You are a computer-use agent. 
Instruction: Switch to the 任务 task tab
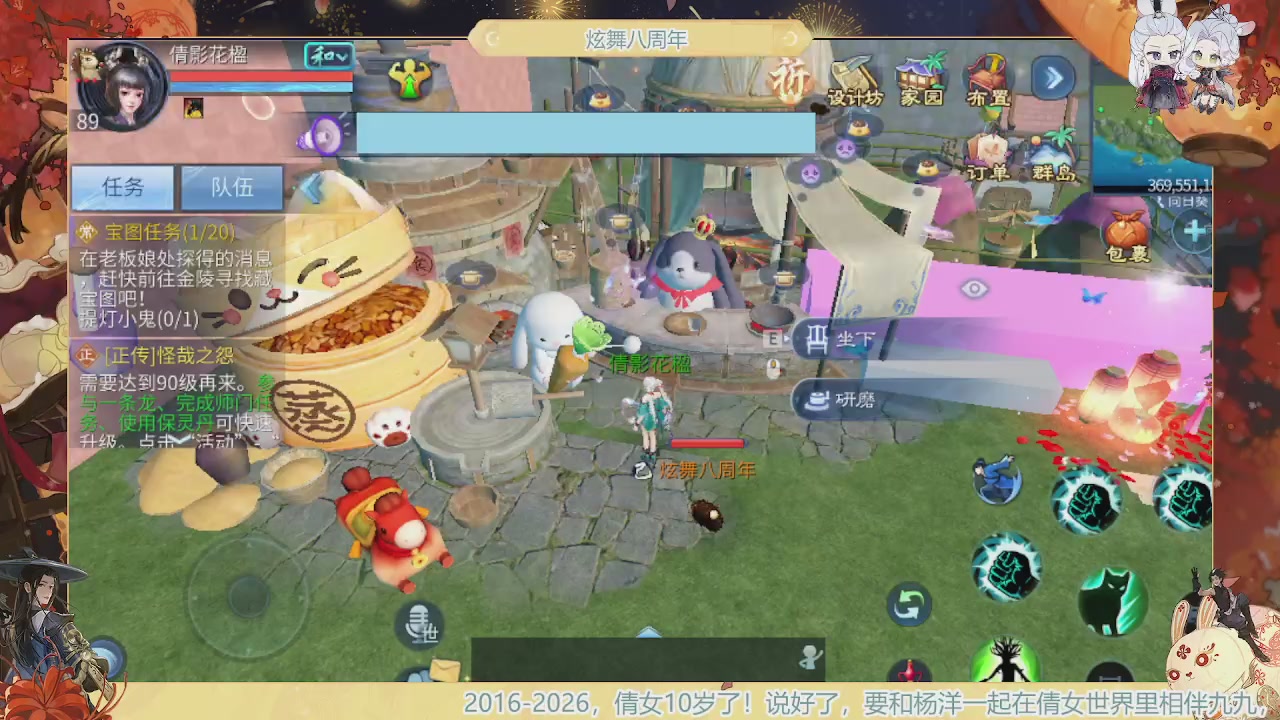click(122, 188)
